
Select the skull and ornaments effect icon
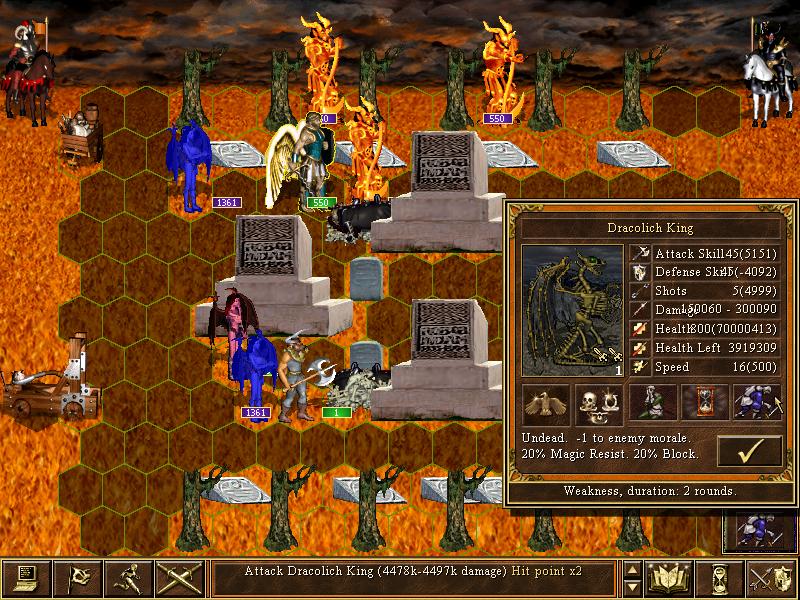coord(598,402)
